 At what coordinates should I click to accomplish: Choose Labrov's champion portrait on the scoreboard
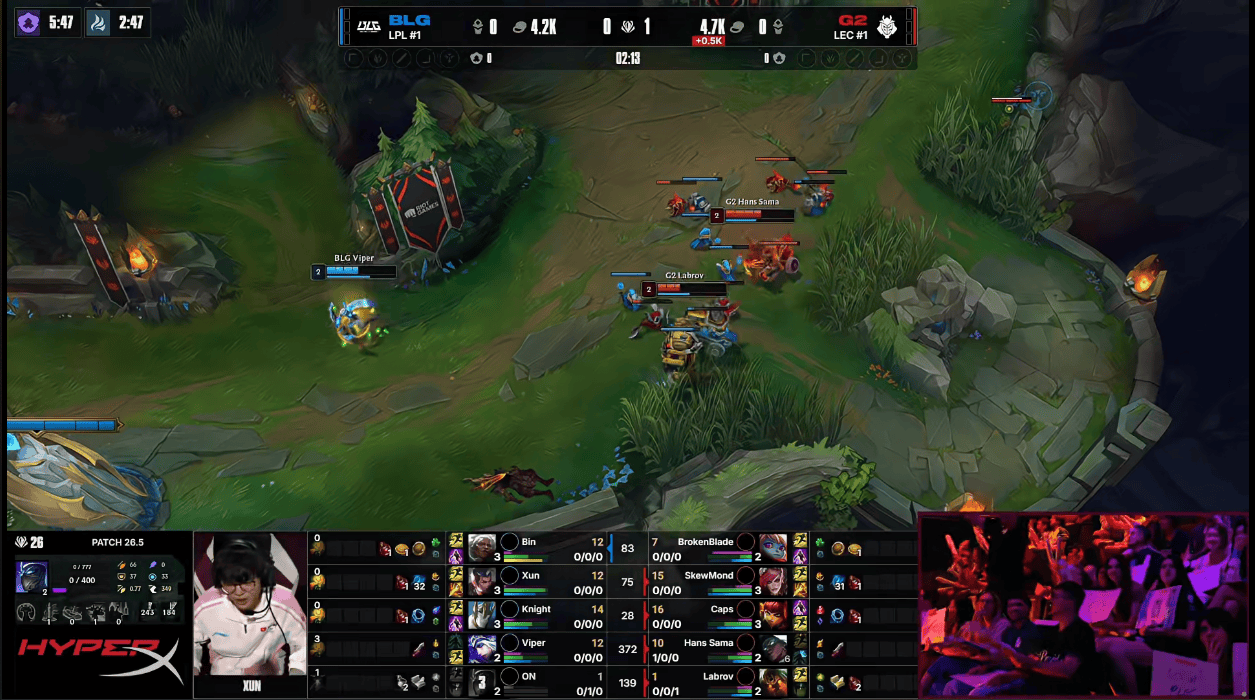point(771,682)
